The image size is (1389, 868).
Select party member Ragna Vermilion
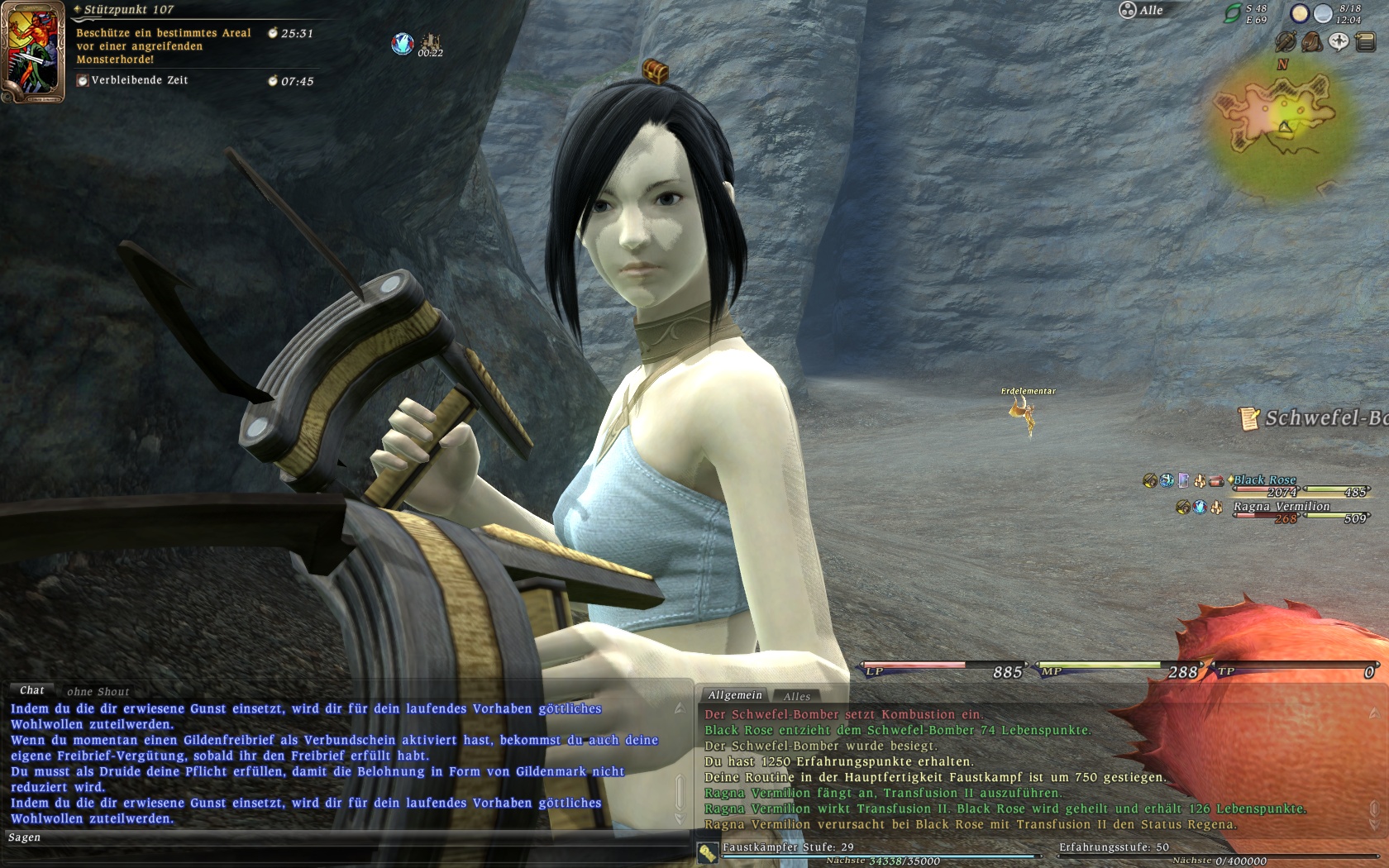click(x=1282, y=507)
